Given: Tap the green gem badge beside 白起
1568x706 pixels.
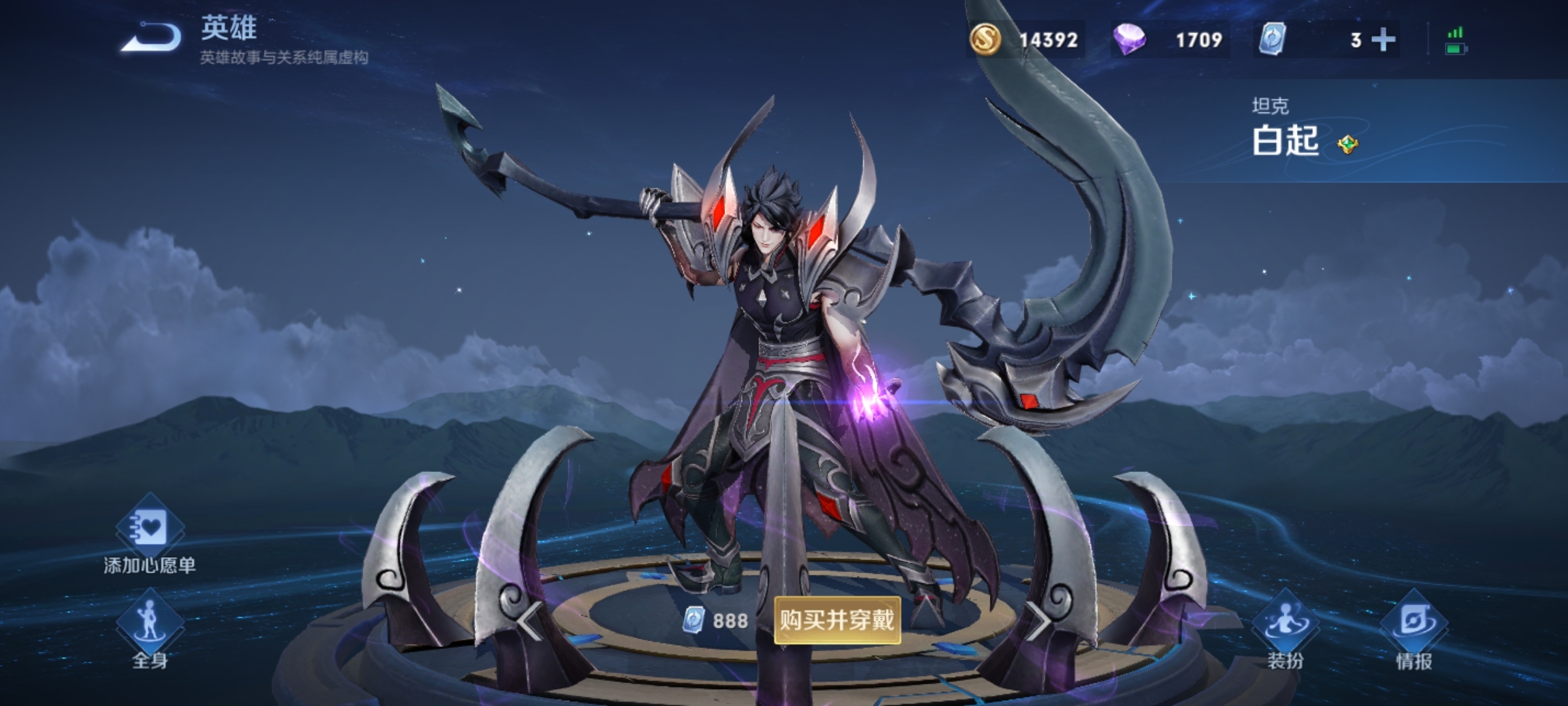Looking at the screenshot, I should coord(1347,144).
